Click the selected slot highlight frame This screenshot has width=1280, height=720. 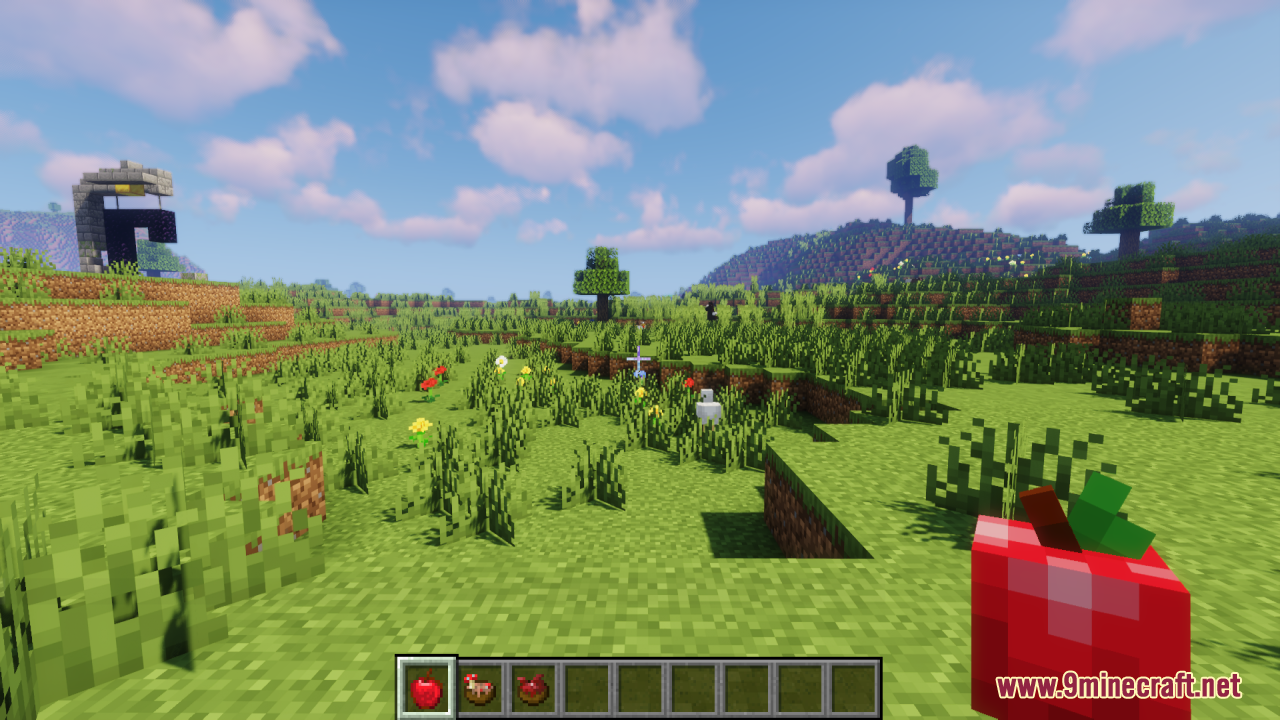click(424, 685)
